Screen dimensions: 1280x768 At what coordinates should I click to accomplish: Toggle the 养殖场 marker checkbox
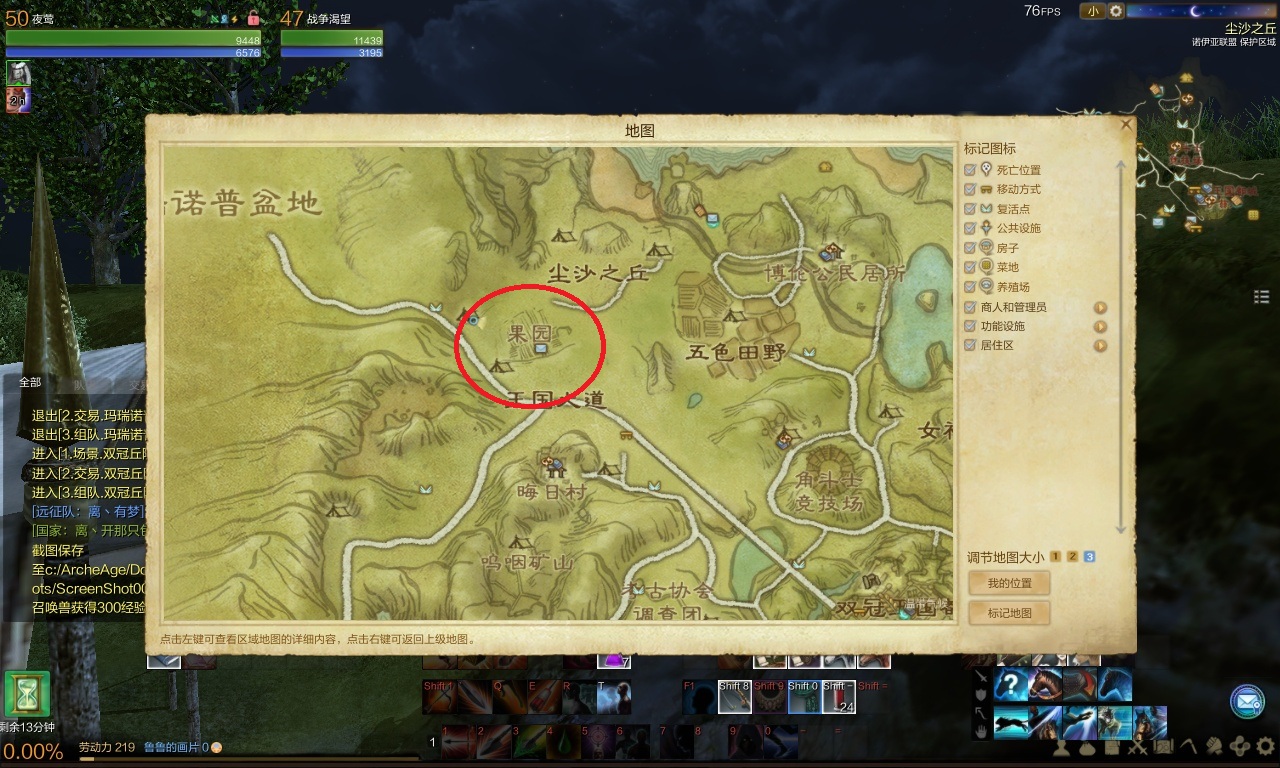tap(970, 287)
